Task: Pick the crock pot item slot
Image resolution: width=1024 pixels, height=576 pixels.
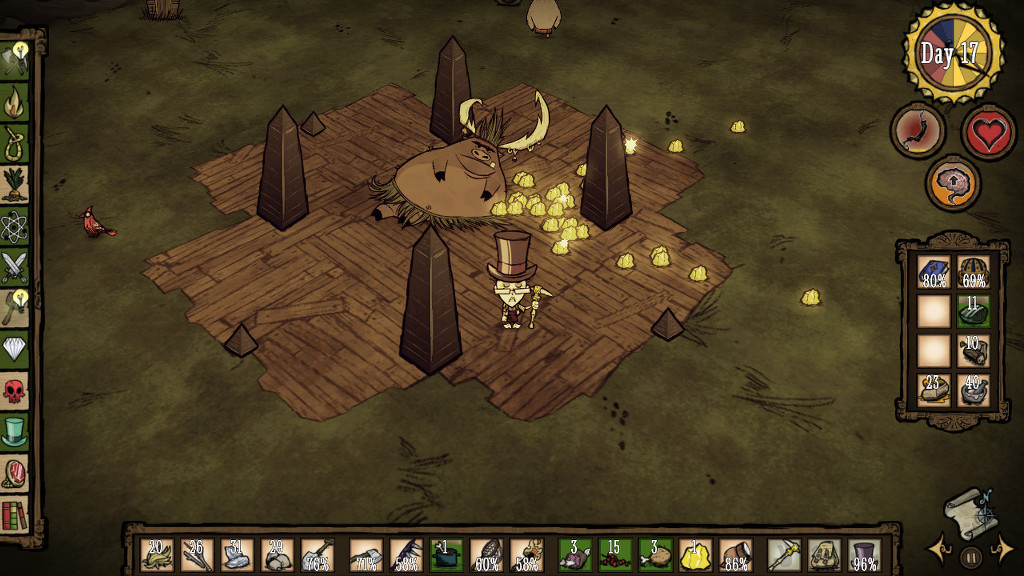Action: (x=446, y=555)
